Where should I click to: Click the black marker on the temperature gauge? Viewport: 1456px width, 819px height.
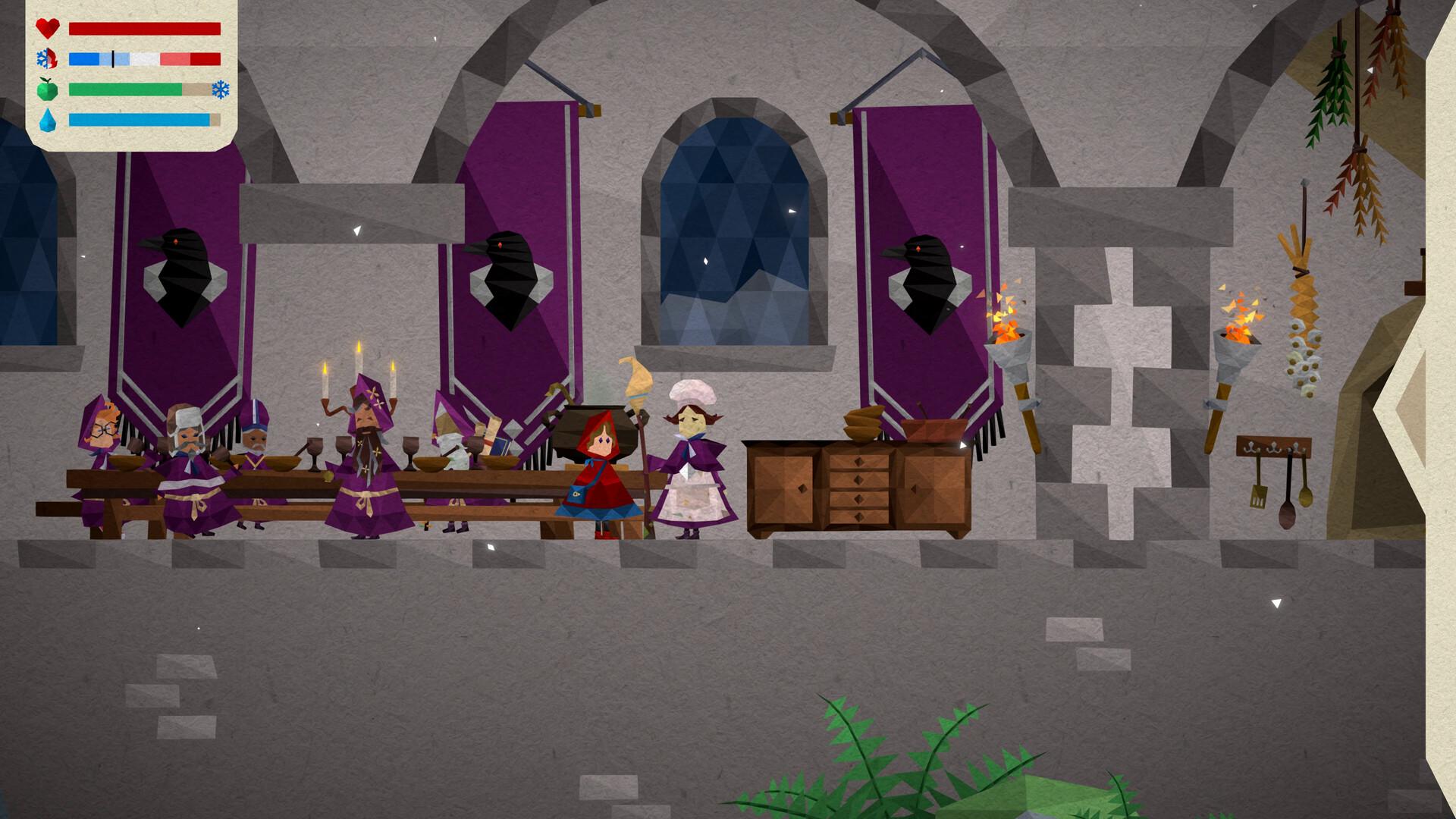(x=112, y=57)
